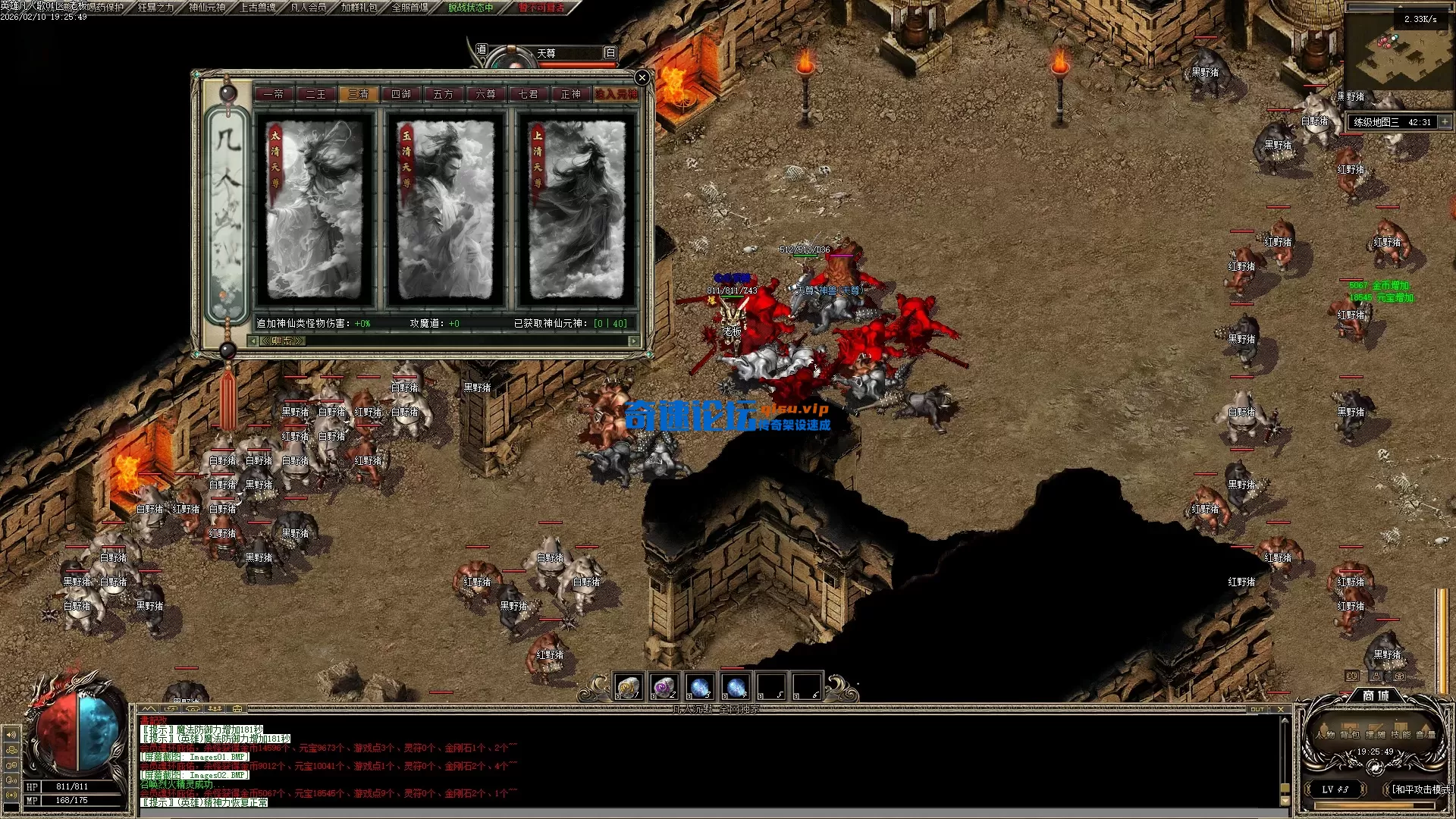
Task: Claim the 加群礼包 gift pack menu
Action: [359, 8]
